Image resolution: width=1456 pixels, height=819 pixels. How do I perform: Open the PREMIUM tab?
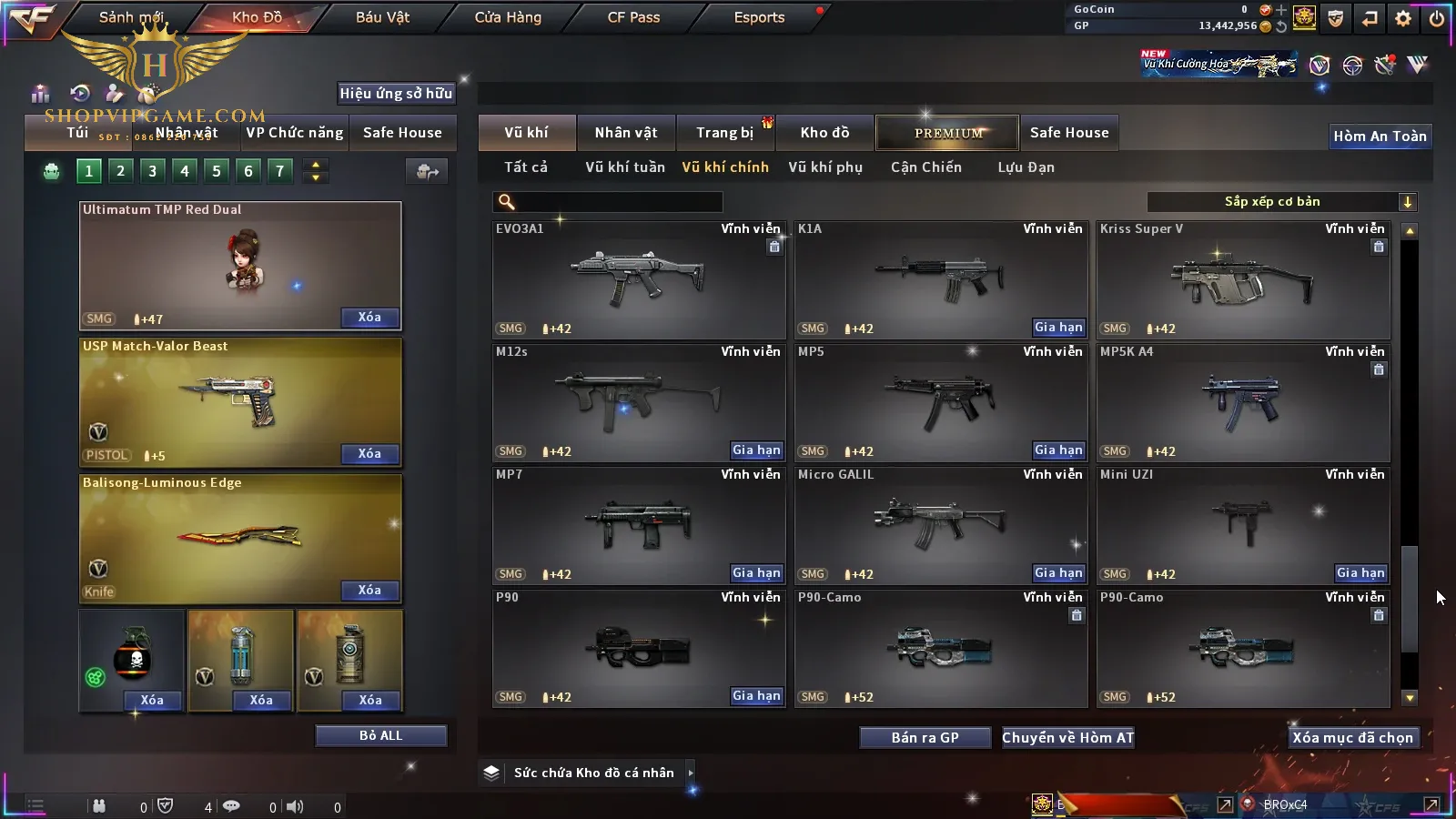click(948, 133)
